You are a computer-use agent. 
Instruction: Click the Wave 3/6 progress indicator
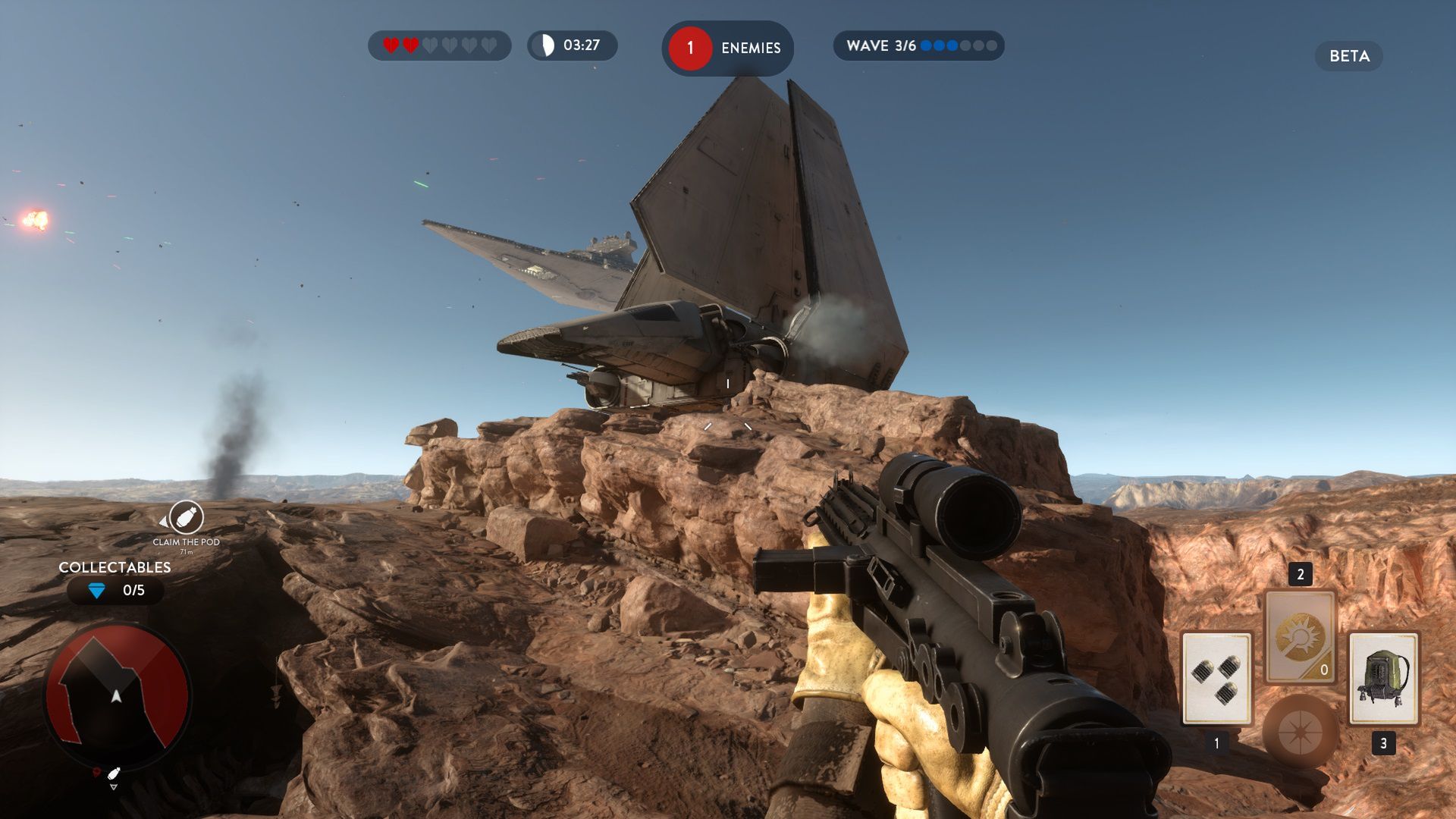[918, 45]
